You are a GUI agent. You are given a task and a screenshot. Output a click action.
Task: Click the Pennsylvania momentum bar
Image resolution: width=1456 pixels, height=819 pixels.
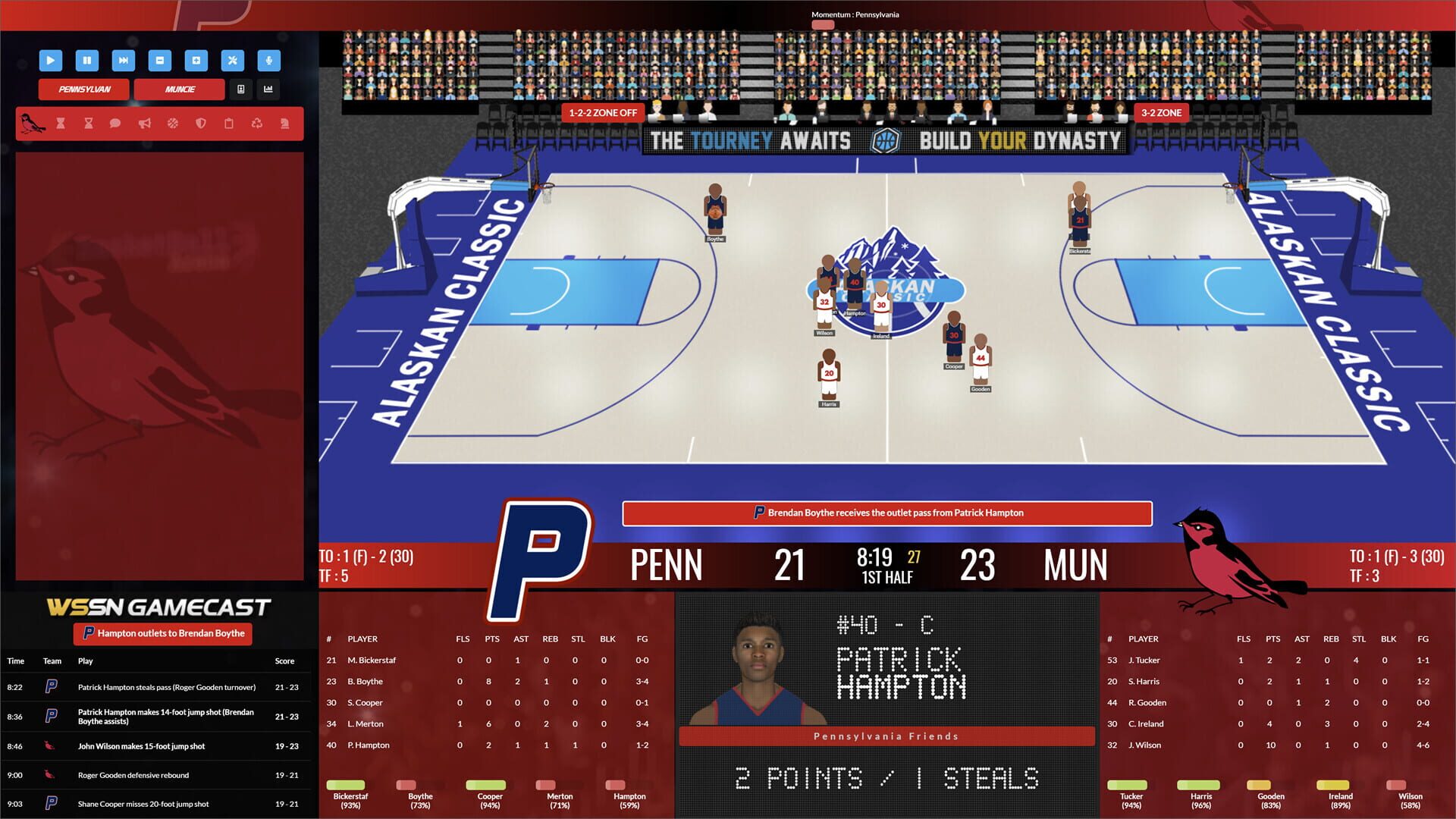[821, 24]
